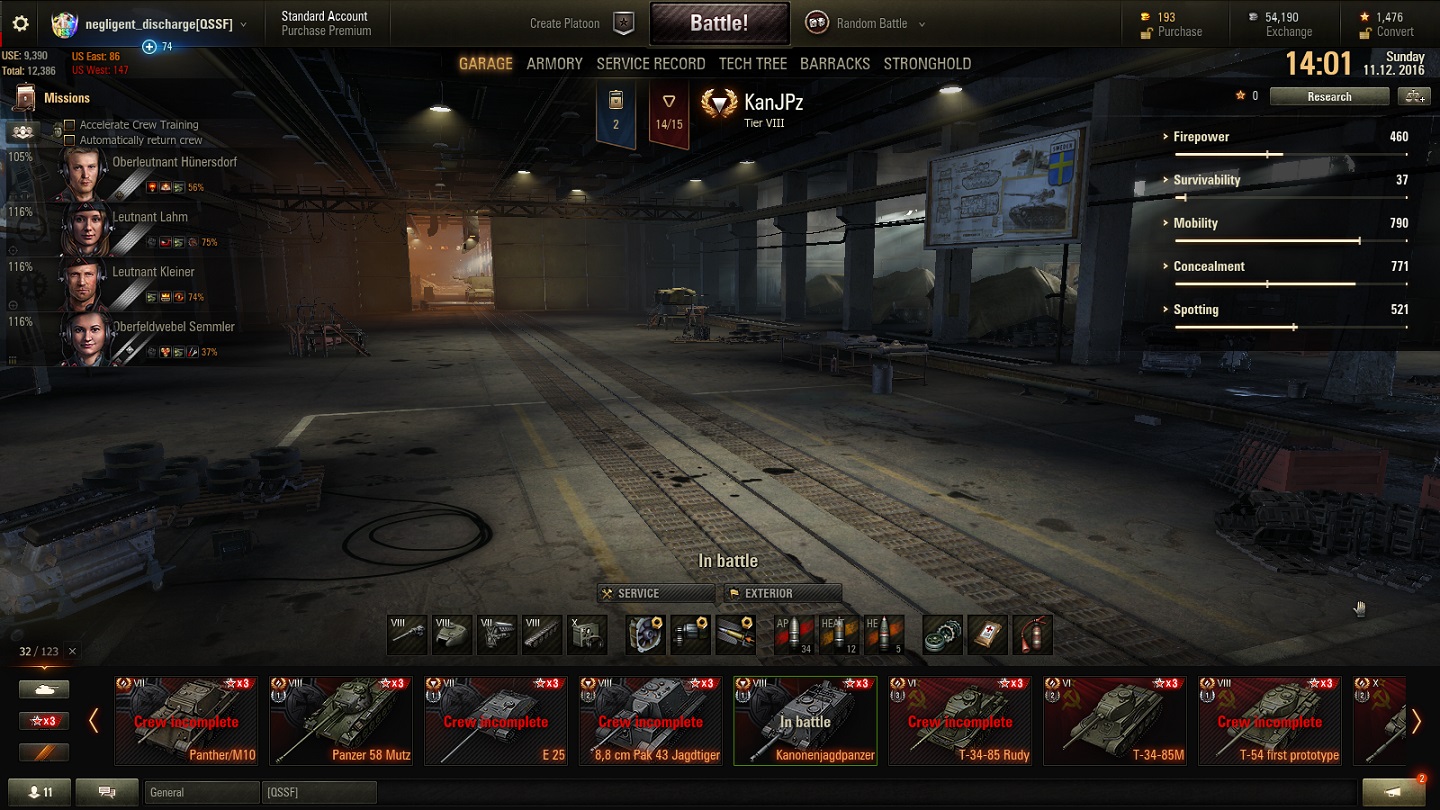The image size is (1440, 810).
Task: Open the Barracks tab
Action: pos(834,64)
